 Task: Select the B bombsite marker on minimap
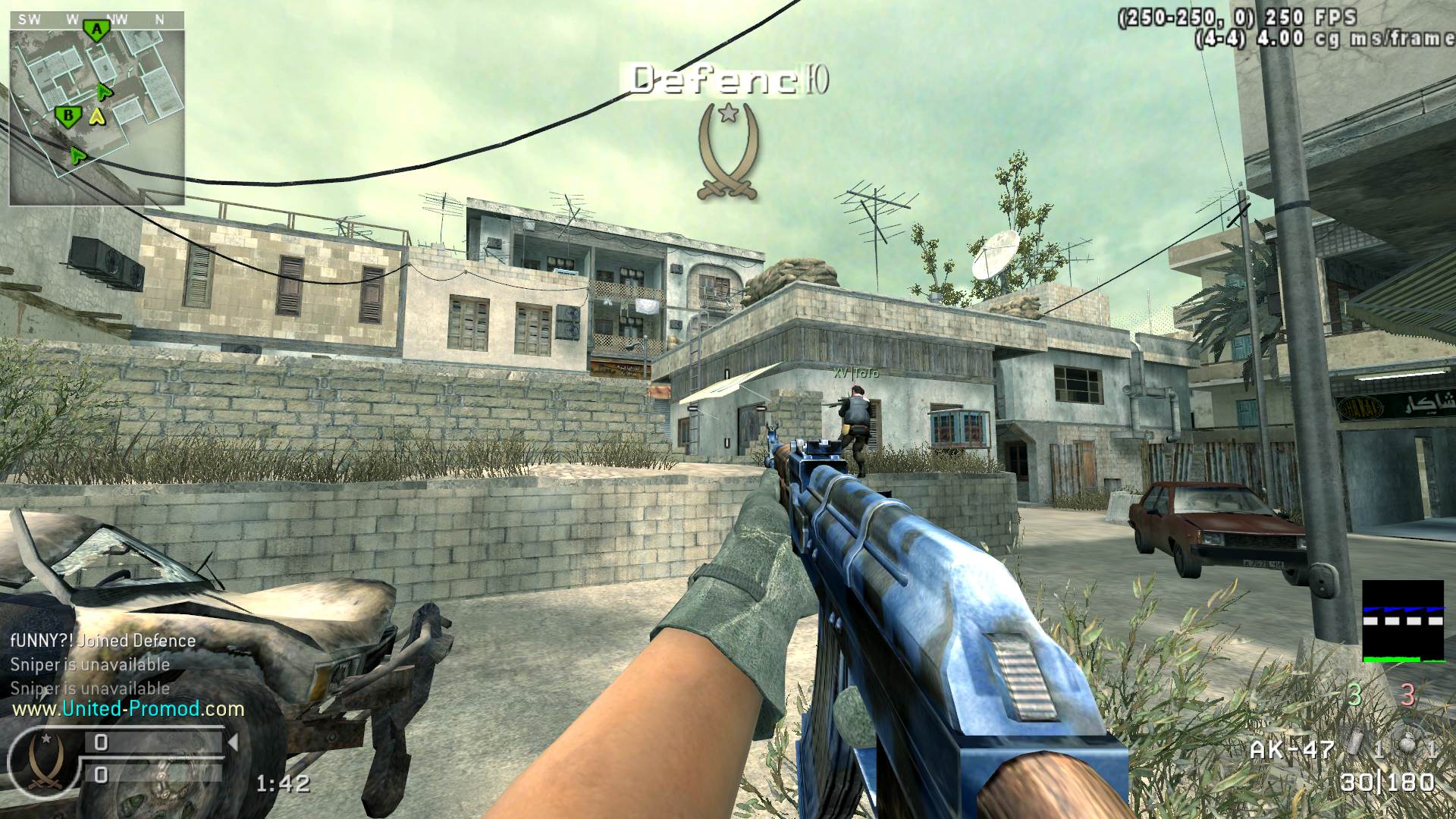coord(68,117)
